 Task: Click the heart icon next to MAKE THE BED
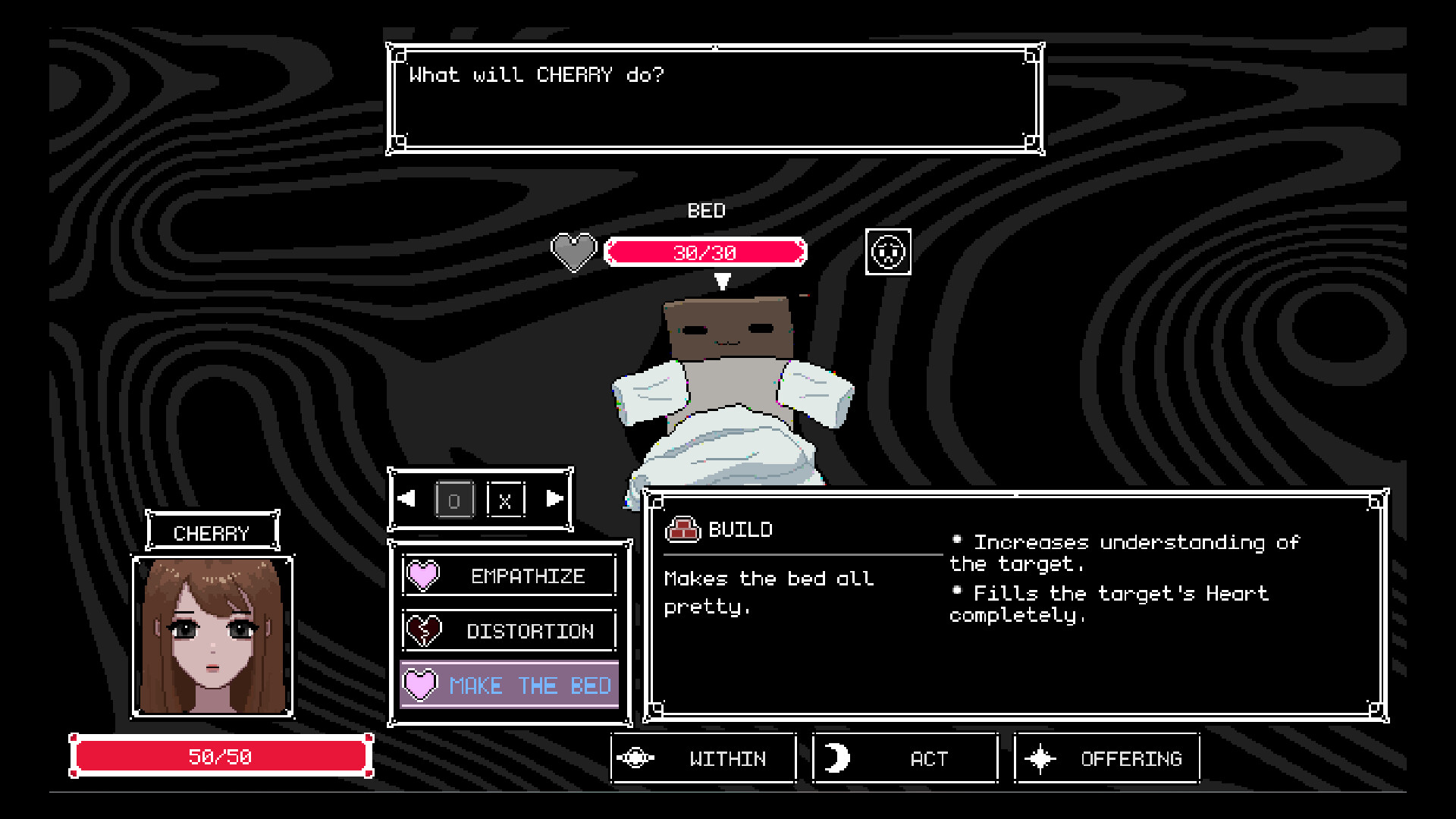[422, 685]
